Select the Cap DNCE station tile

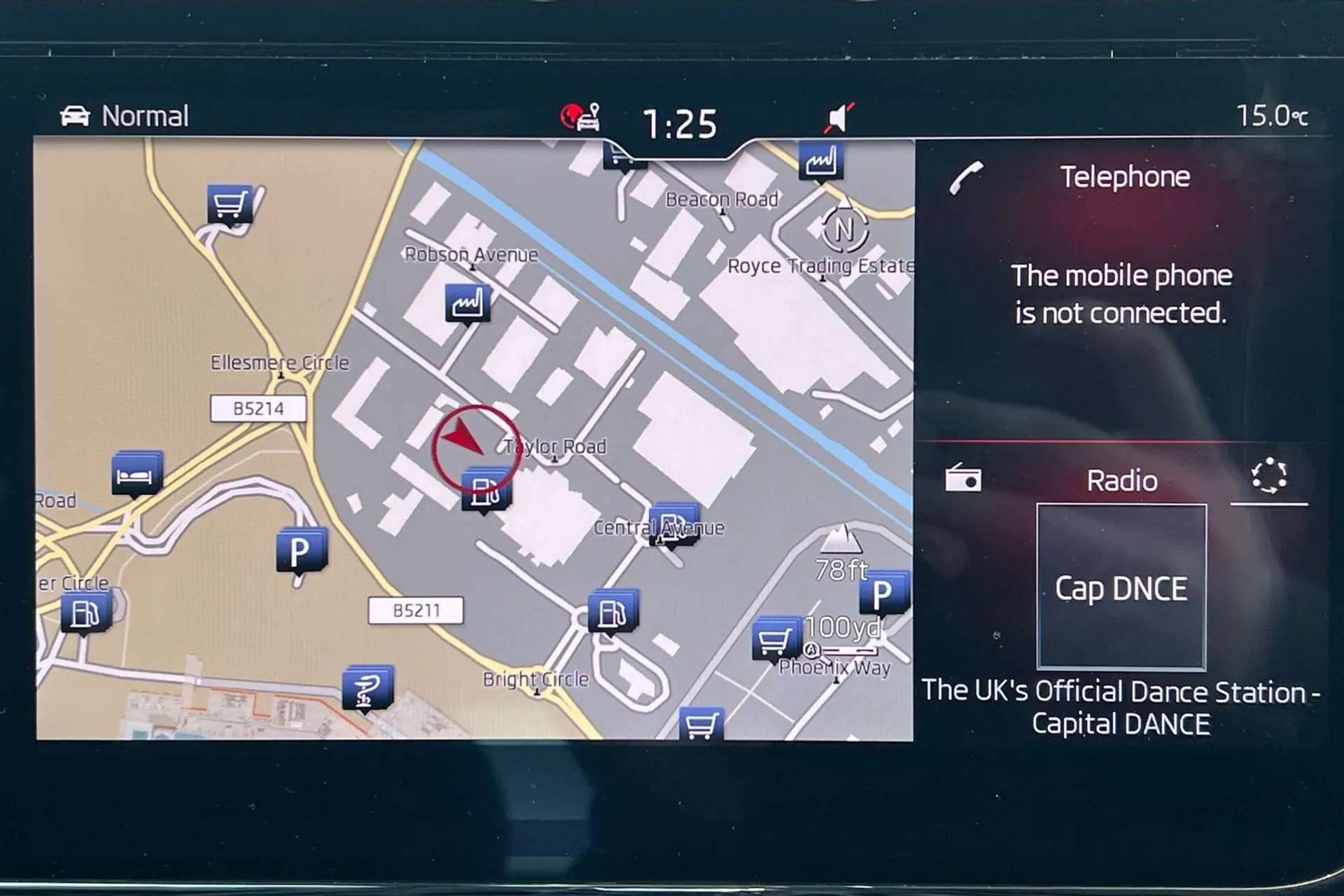click(1121, 587)
